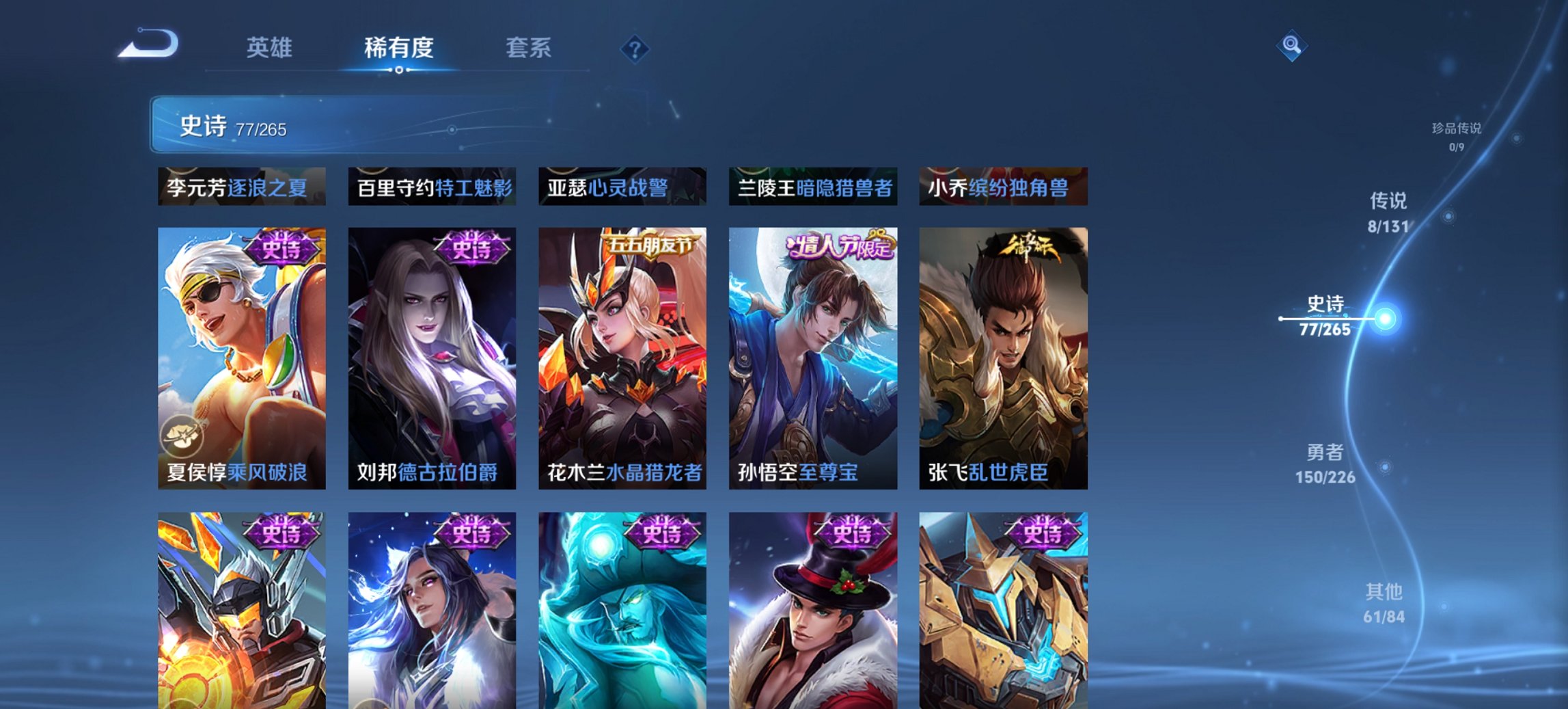The image size is (1568, 709).
Task: Click the 小乔缤纷独角兽 skin link
Action: 1002,185
